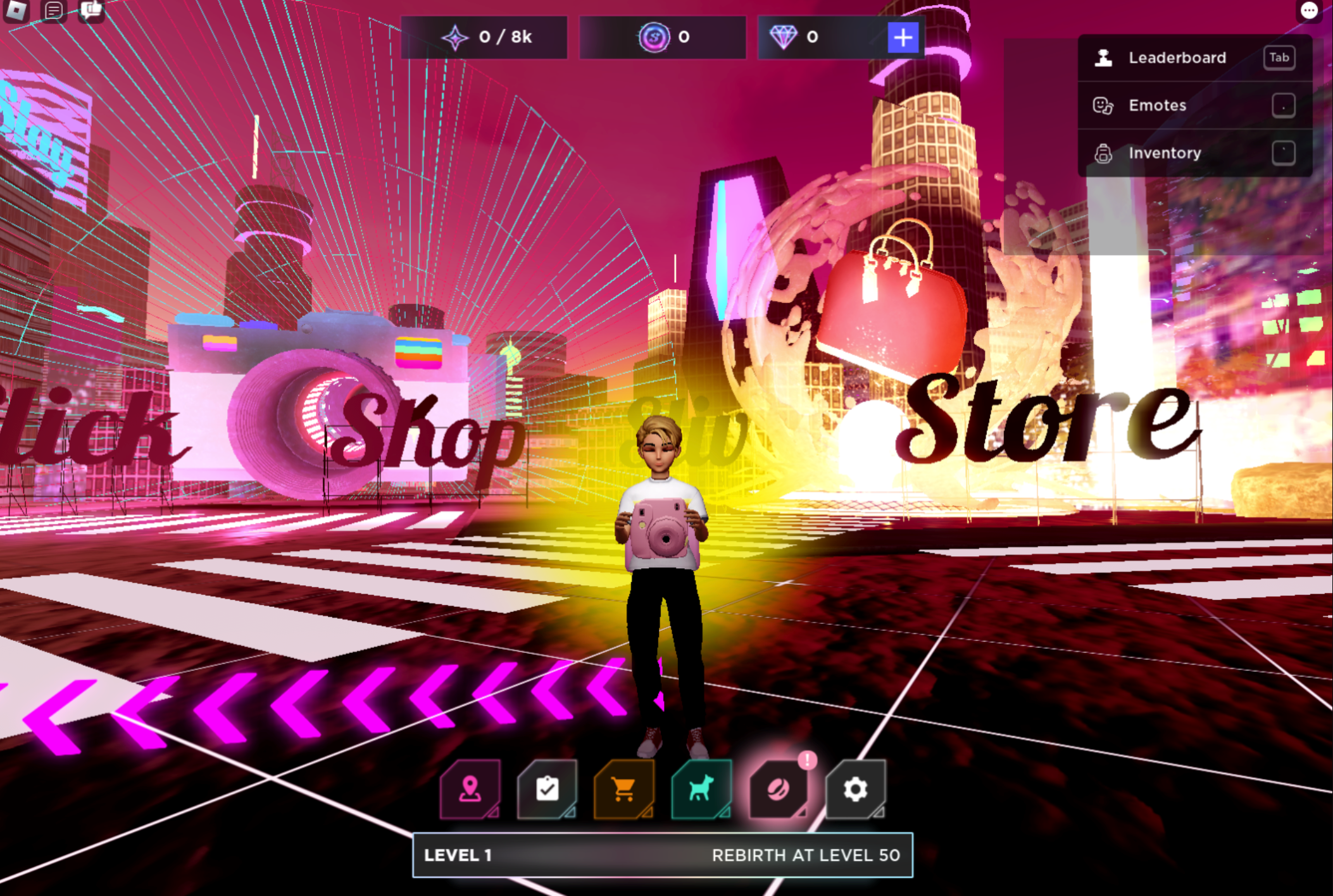
Task: Open the Roblox main menu logo
Action: (x=16, y=9)
